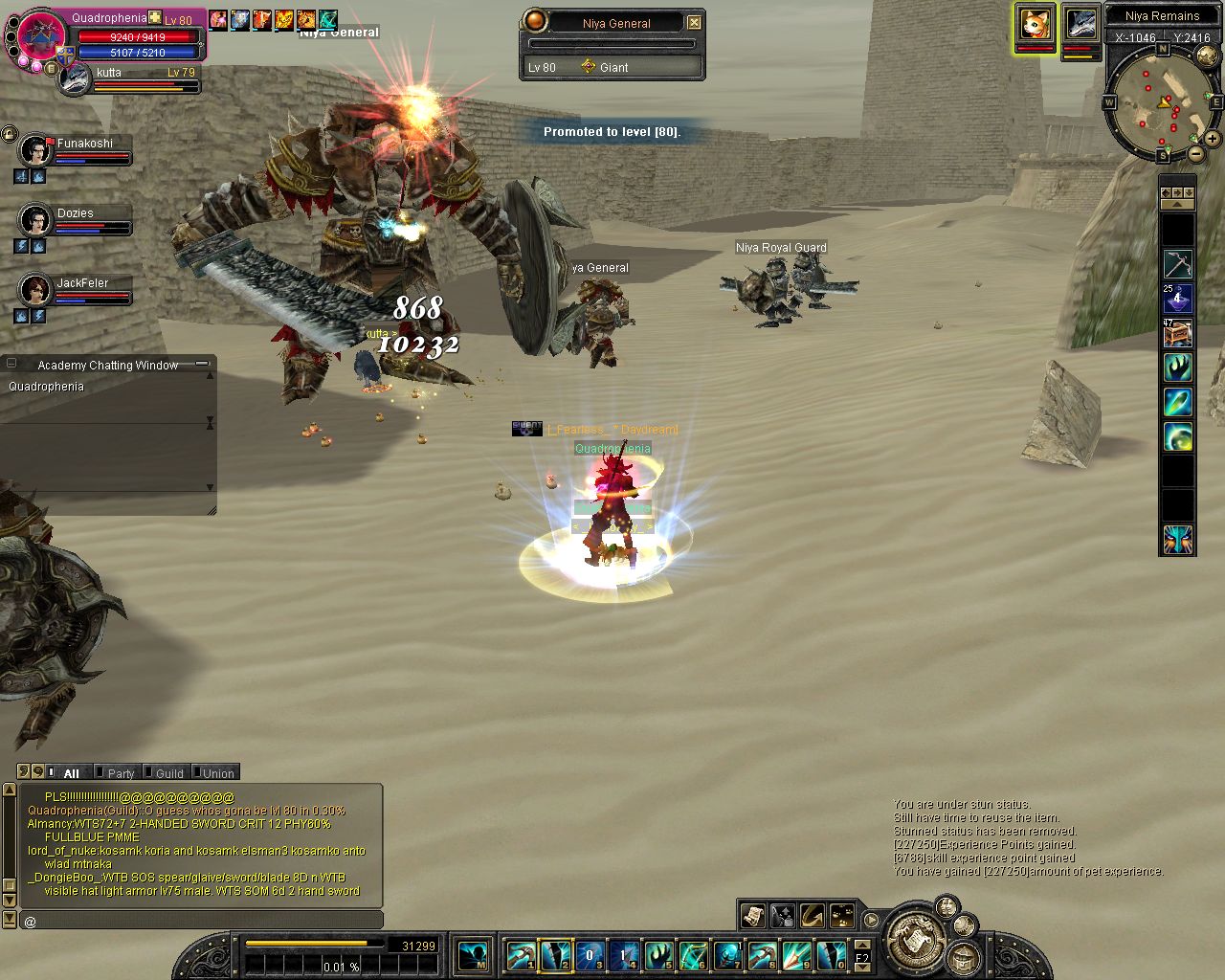Use the treasure chest item on side bar

pyautogui.click(x=1177, y=333)
